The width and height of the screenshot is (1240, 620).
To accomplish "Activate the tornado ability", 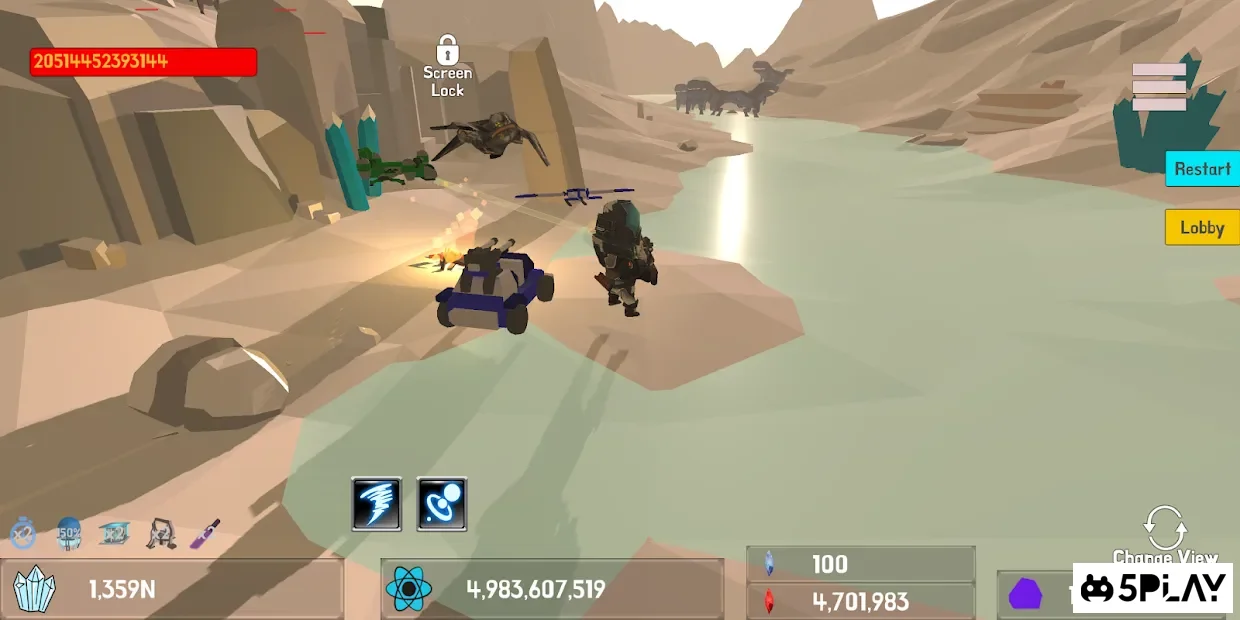I will tap(376, 503).
